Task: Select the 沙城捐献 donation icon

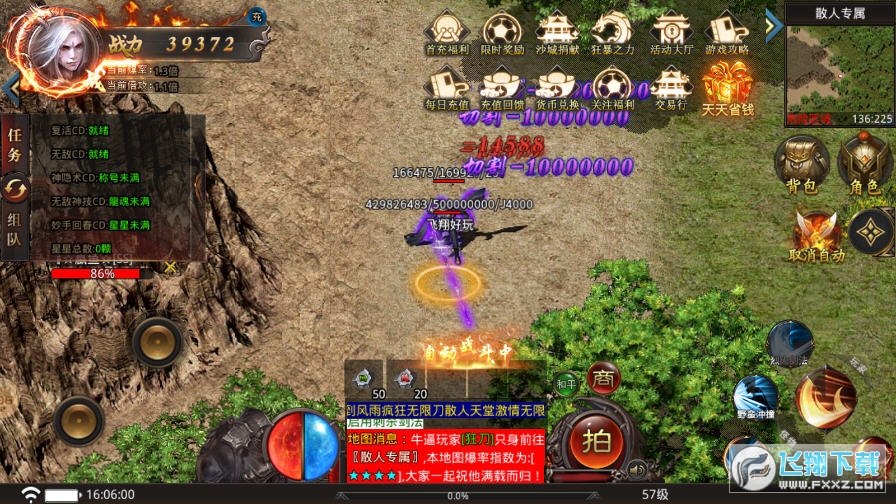Action: point(556,33)
